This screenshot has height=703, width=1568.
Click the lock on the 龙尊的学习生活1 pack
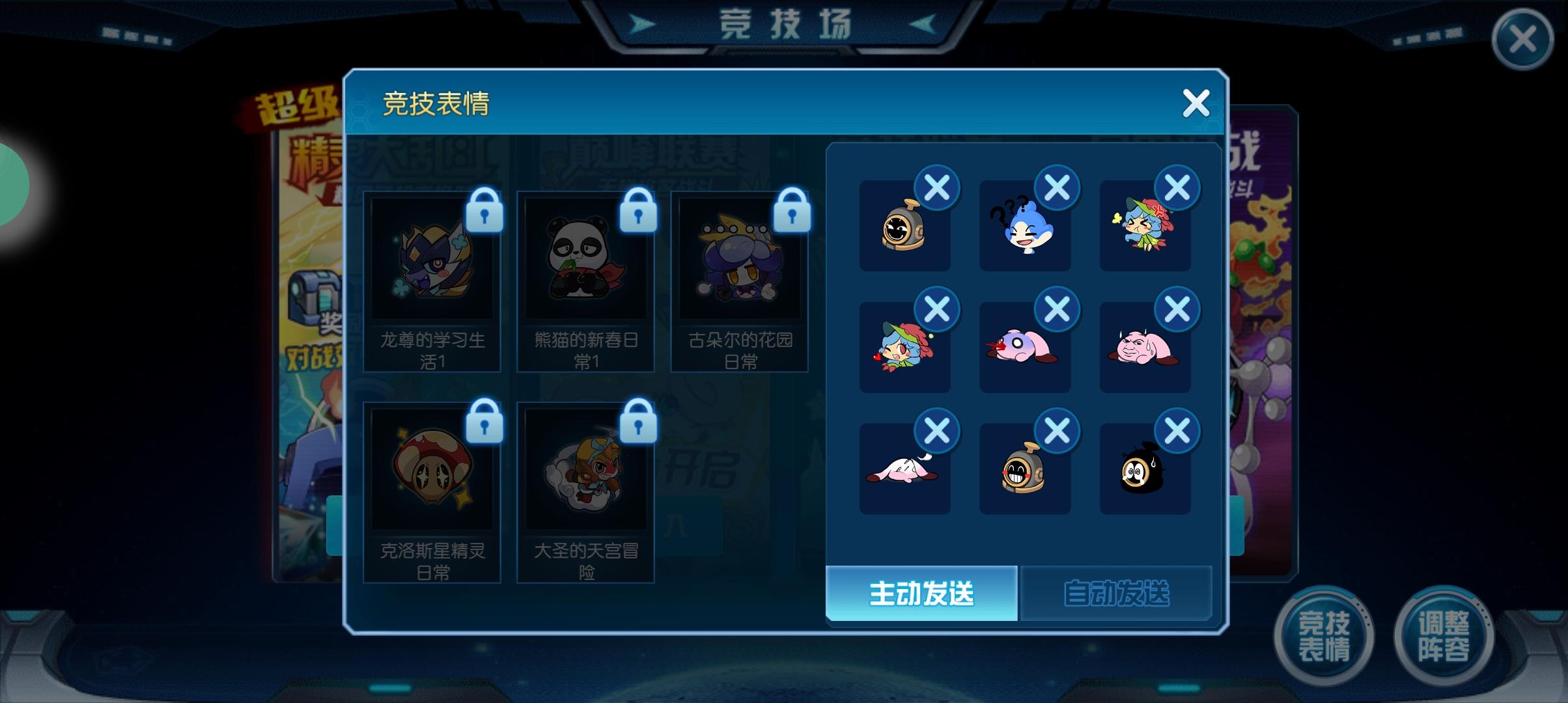[484, 214]
